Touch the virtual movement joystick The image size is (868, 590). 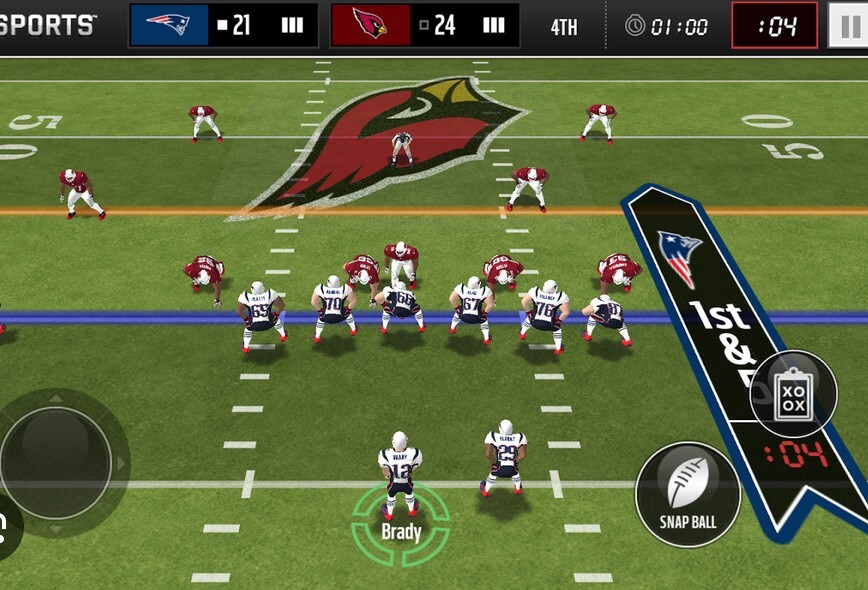tap(56, 462)
